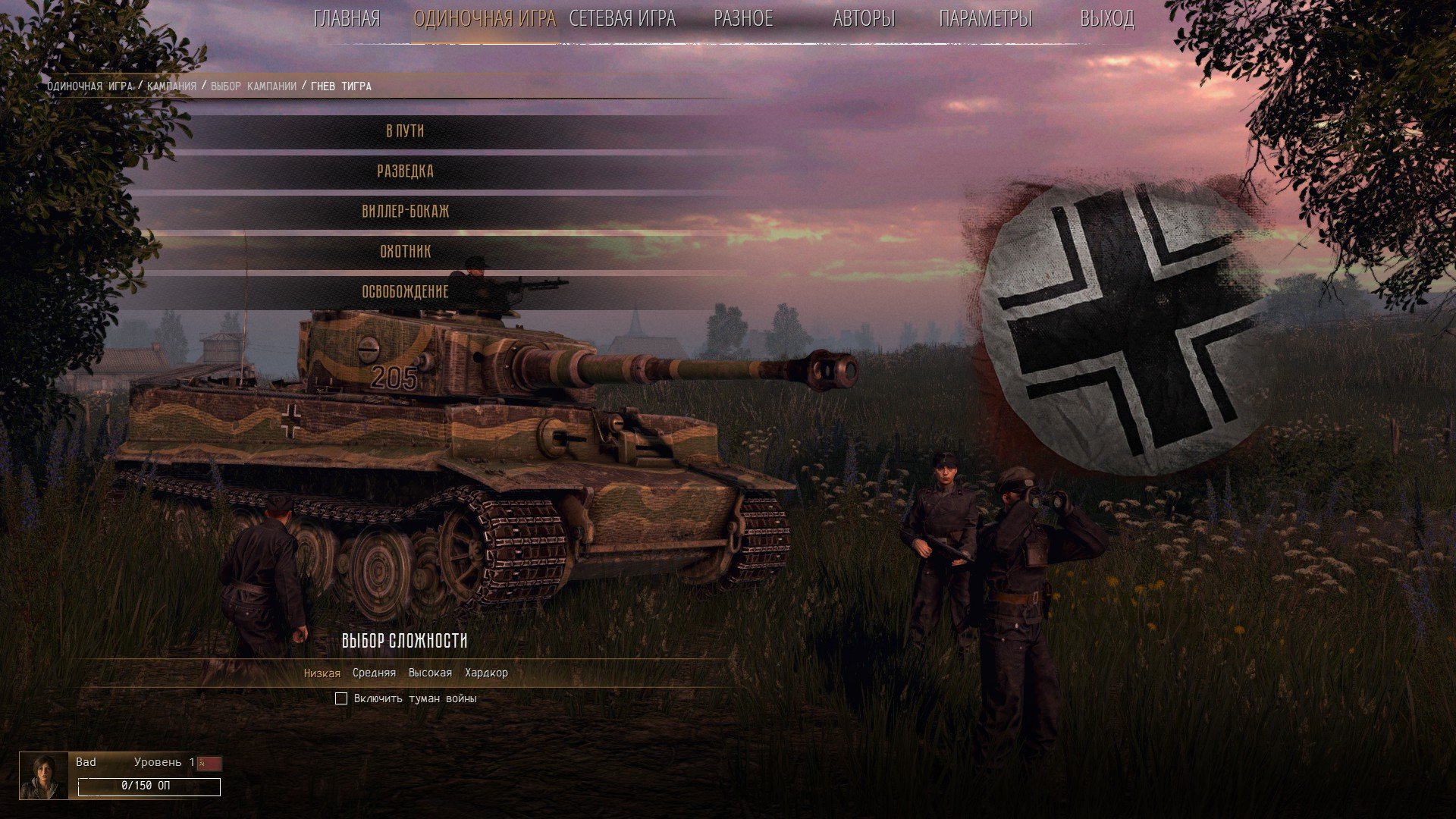Open the СЕТЕВАЯ ИГРА tab

click(622, 19)
